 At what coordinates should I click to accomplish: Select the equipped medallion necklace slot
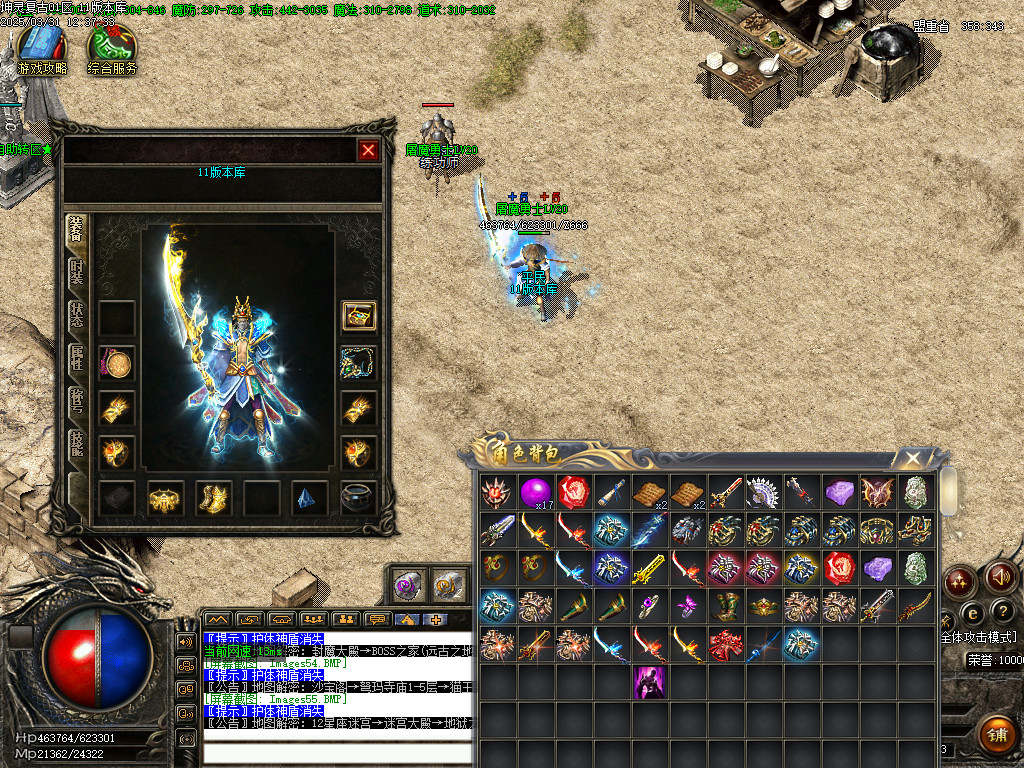tap(117, 363)
